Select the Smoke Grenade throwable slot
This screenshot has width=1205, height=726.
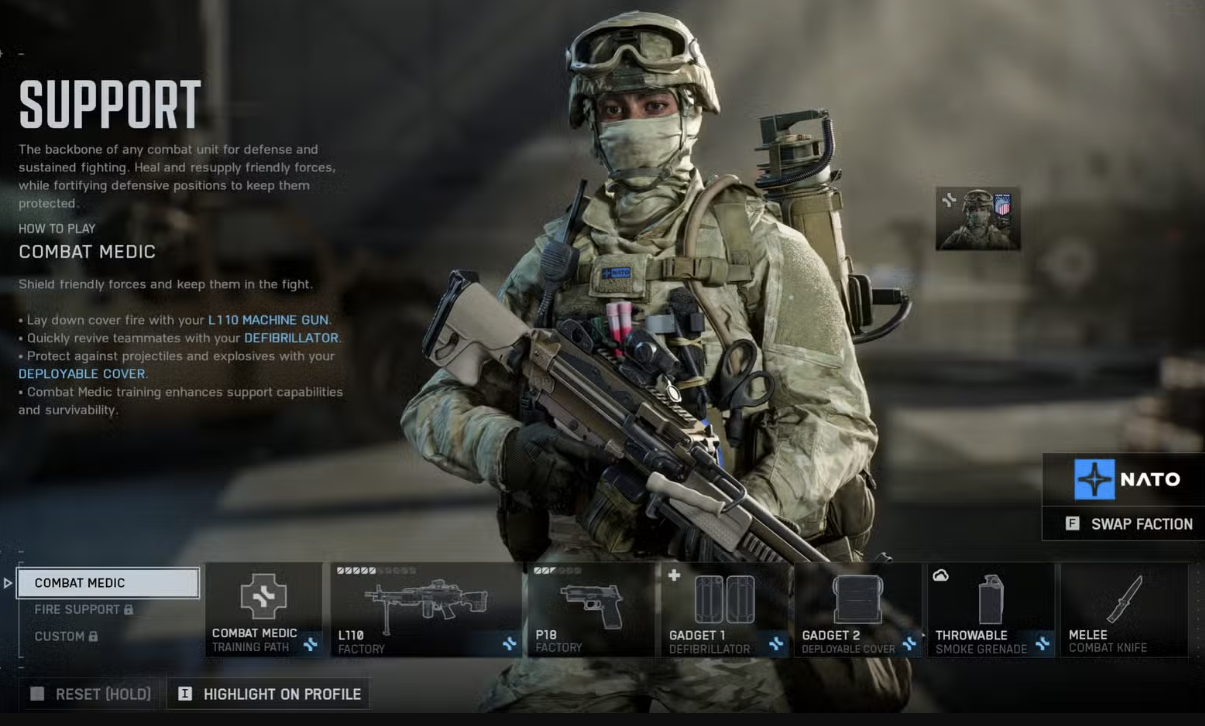991,609
